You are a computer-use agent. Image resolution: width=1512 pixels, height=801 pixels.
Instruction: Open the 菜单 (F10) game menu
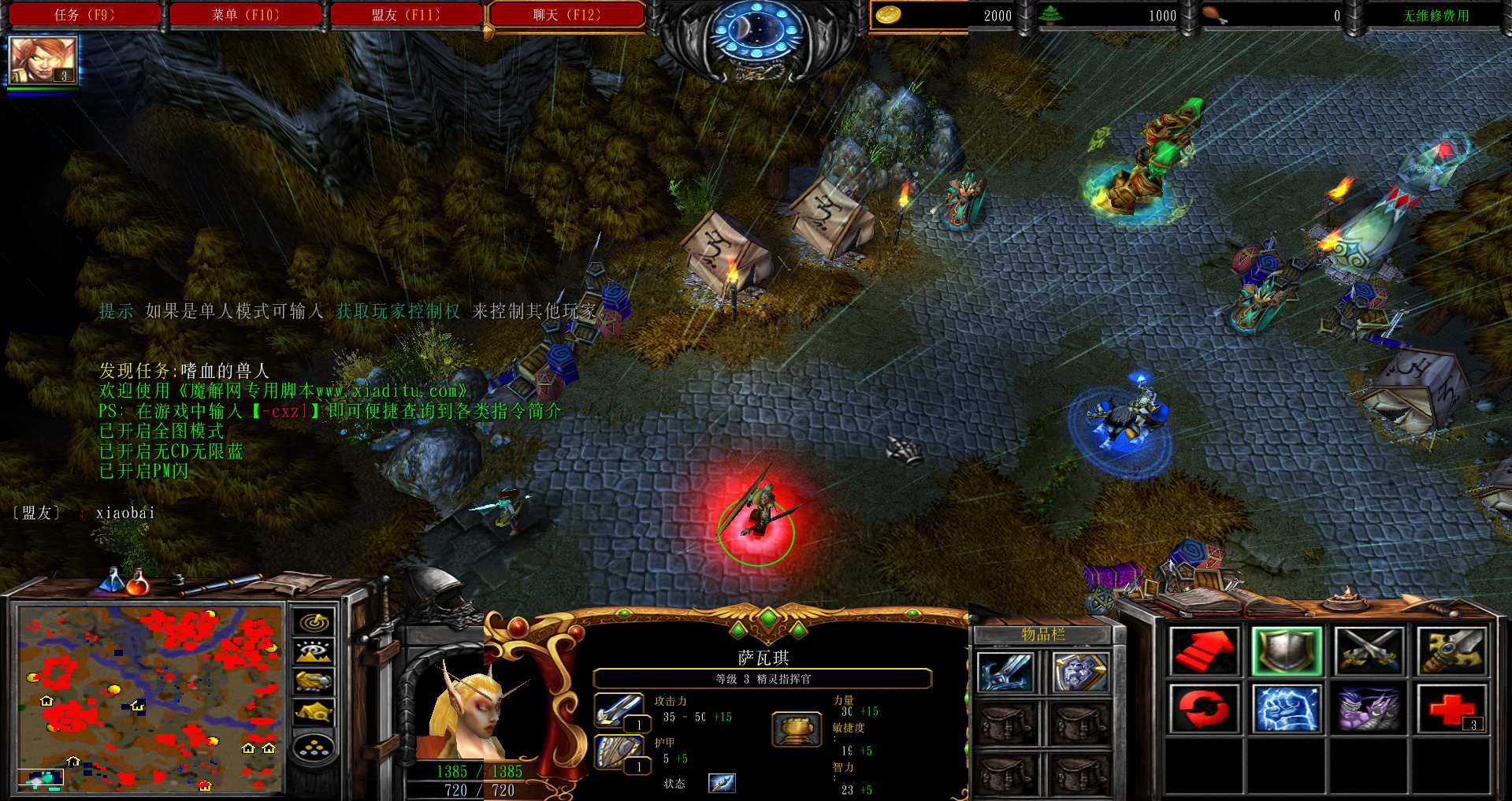click(245, 15)
